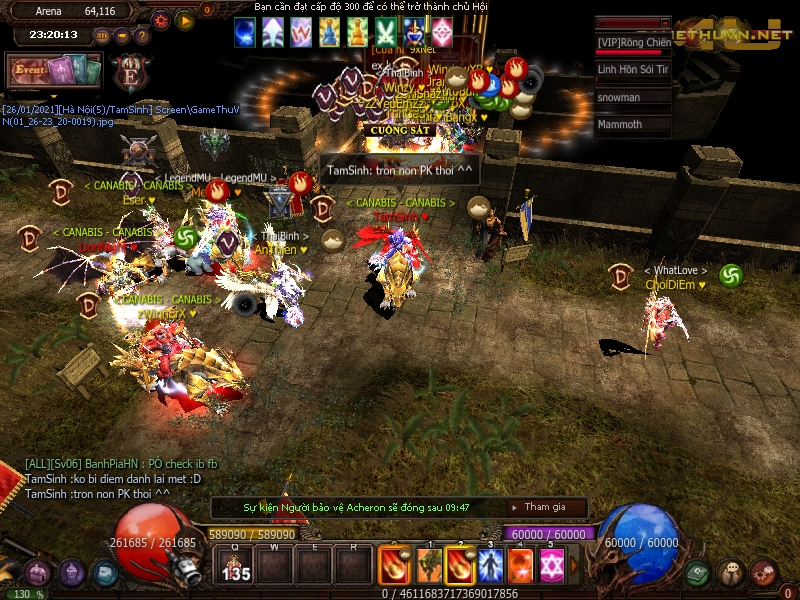Activate the blue winged figure skill

click(491, 566)
